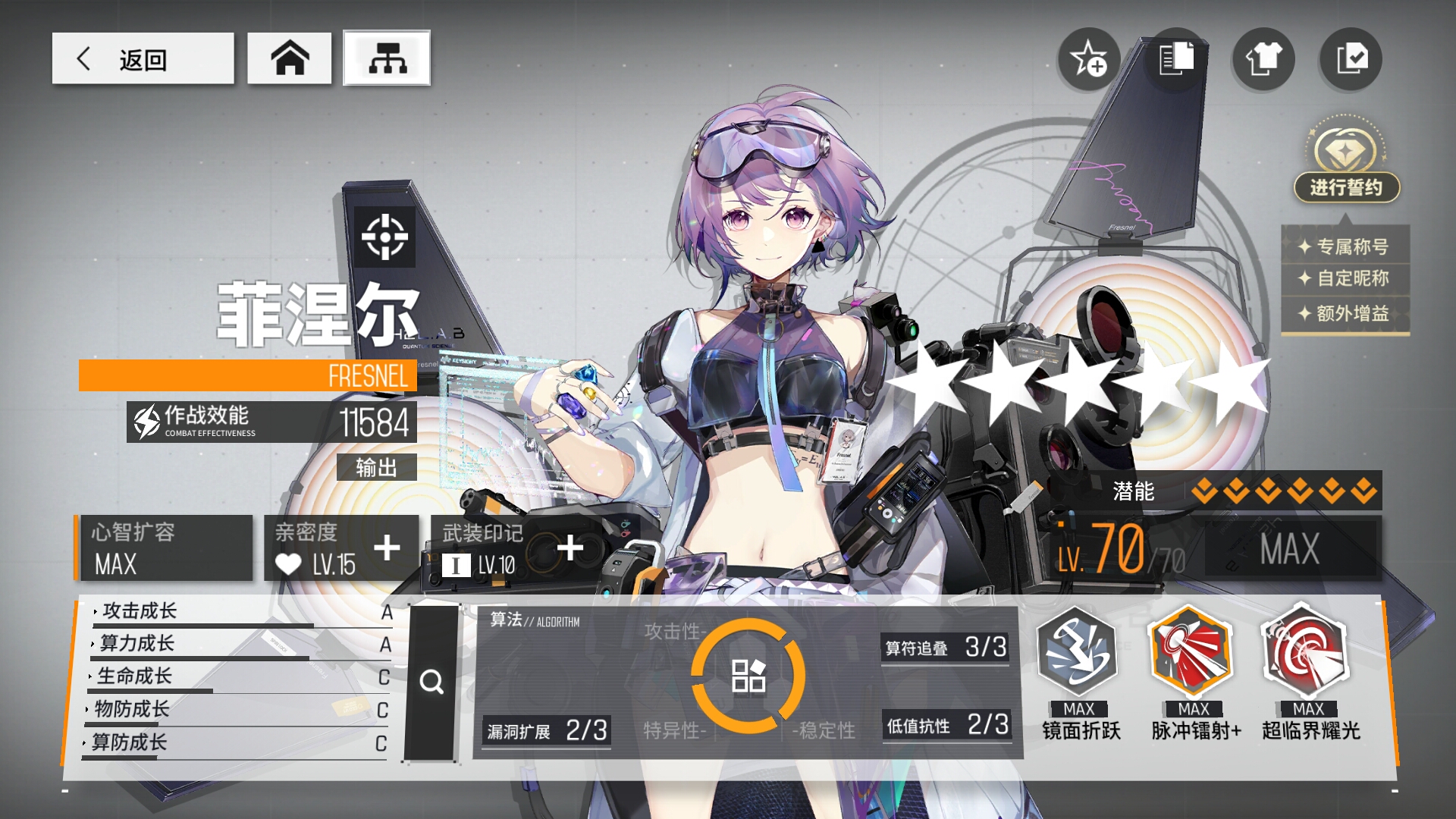Open the checklist note icon
The image size is (1456, 819).
(x=1351, y=58)
